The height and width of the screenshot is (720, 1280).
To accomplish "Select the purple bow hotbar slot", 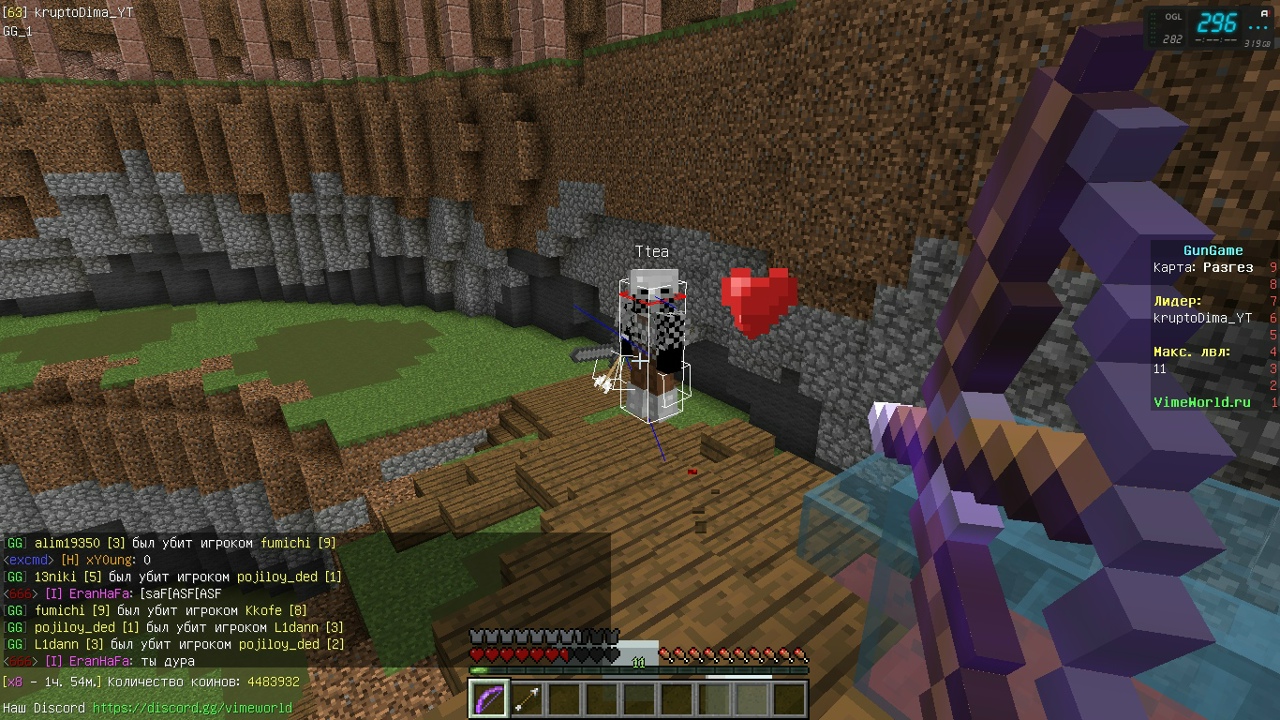I will [x=488, y=698].
